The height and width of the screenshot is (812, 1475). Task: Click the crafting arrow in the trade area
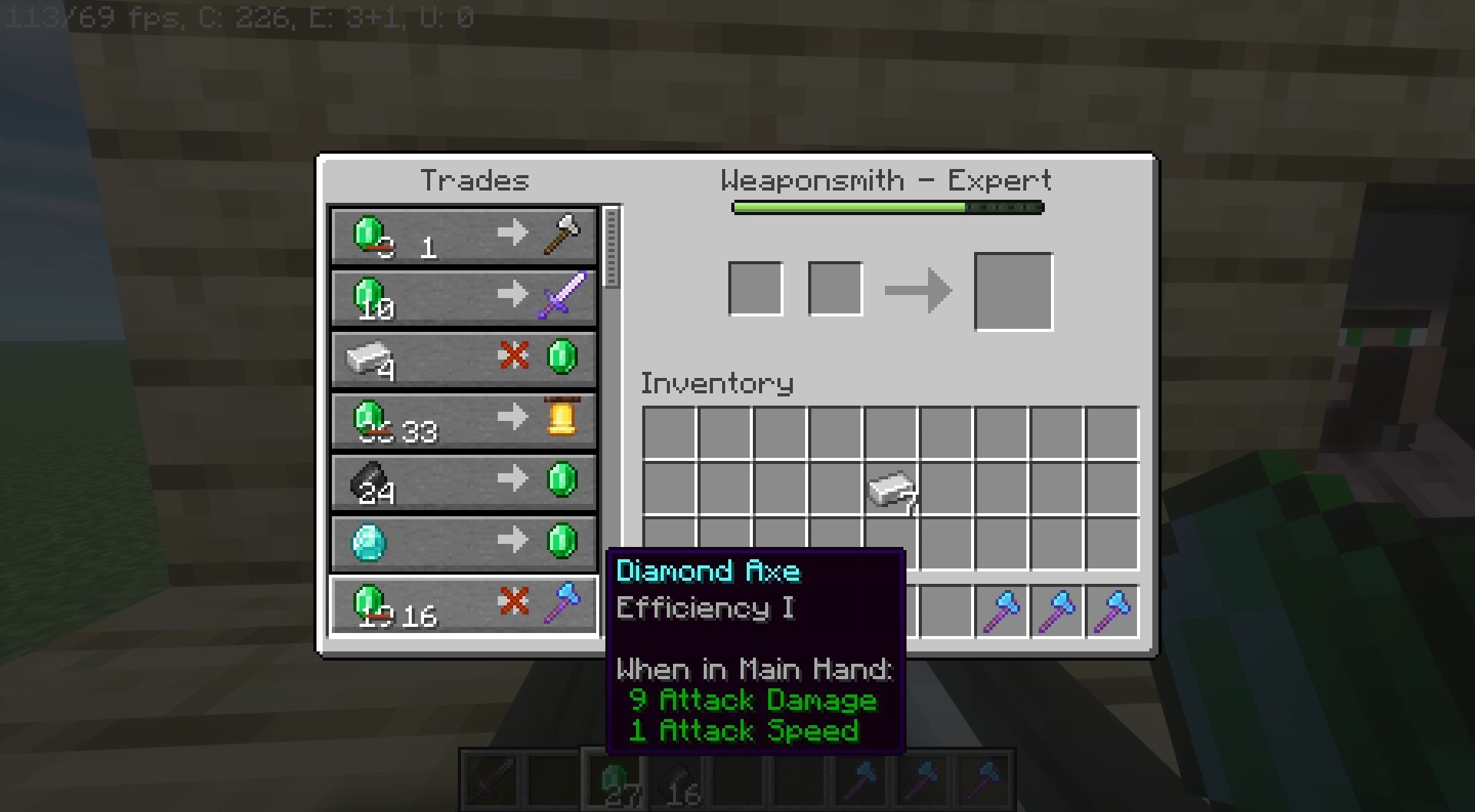(920, 289)
